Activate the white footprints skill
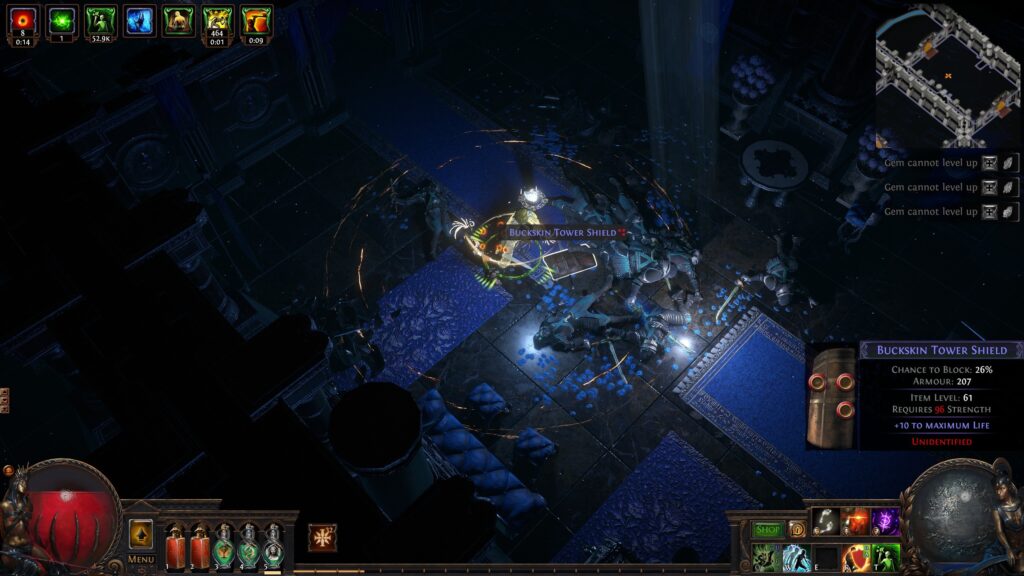Screen dimensions: 1024x576 click(826, 522)
